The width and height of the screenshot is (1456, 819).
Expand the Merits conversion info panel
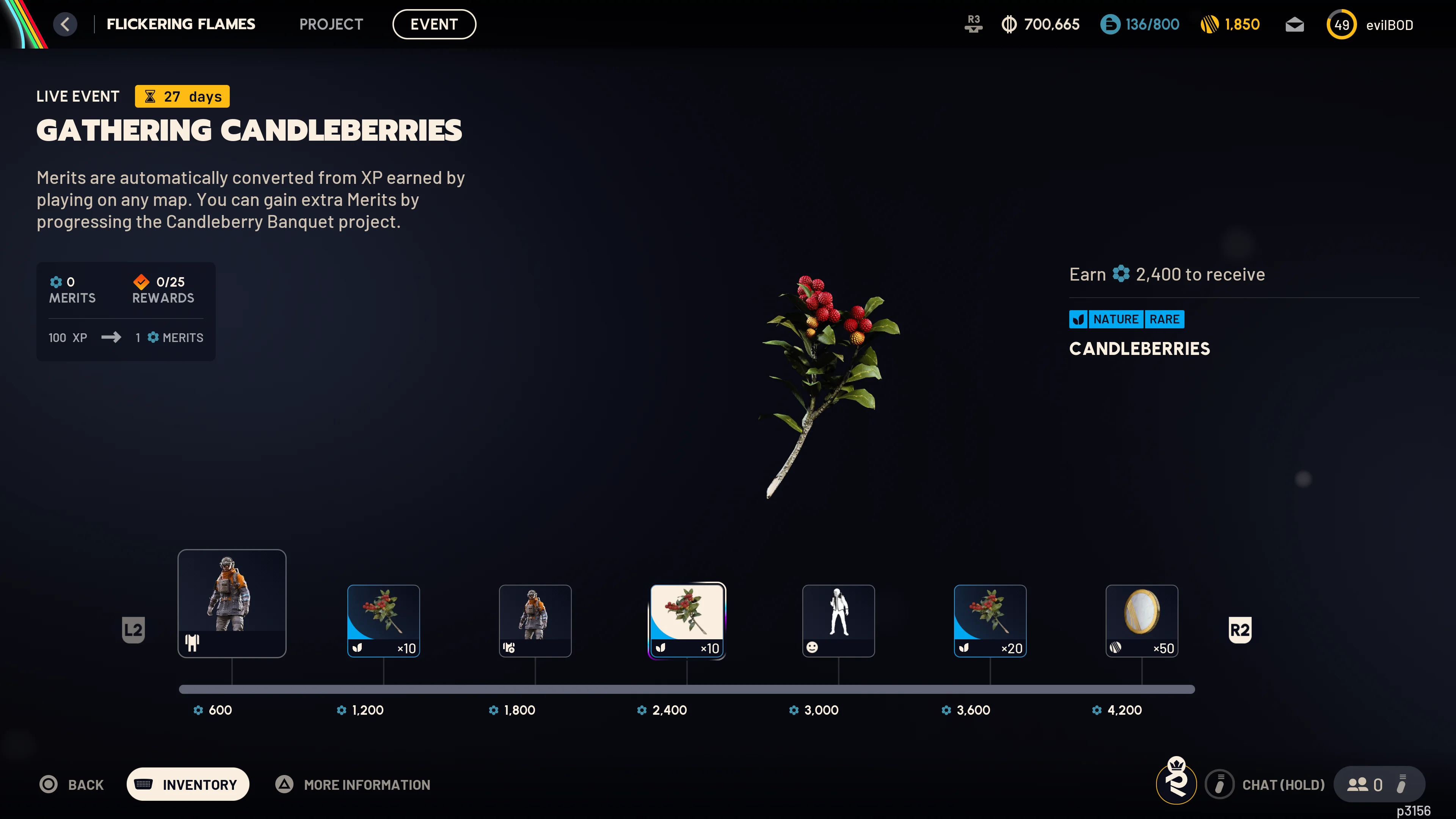pyautogui.click(x=126, y=337)
